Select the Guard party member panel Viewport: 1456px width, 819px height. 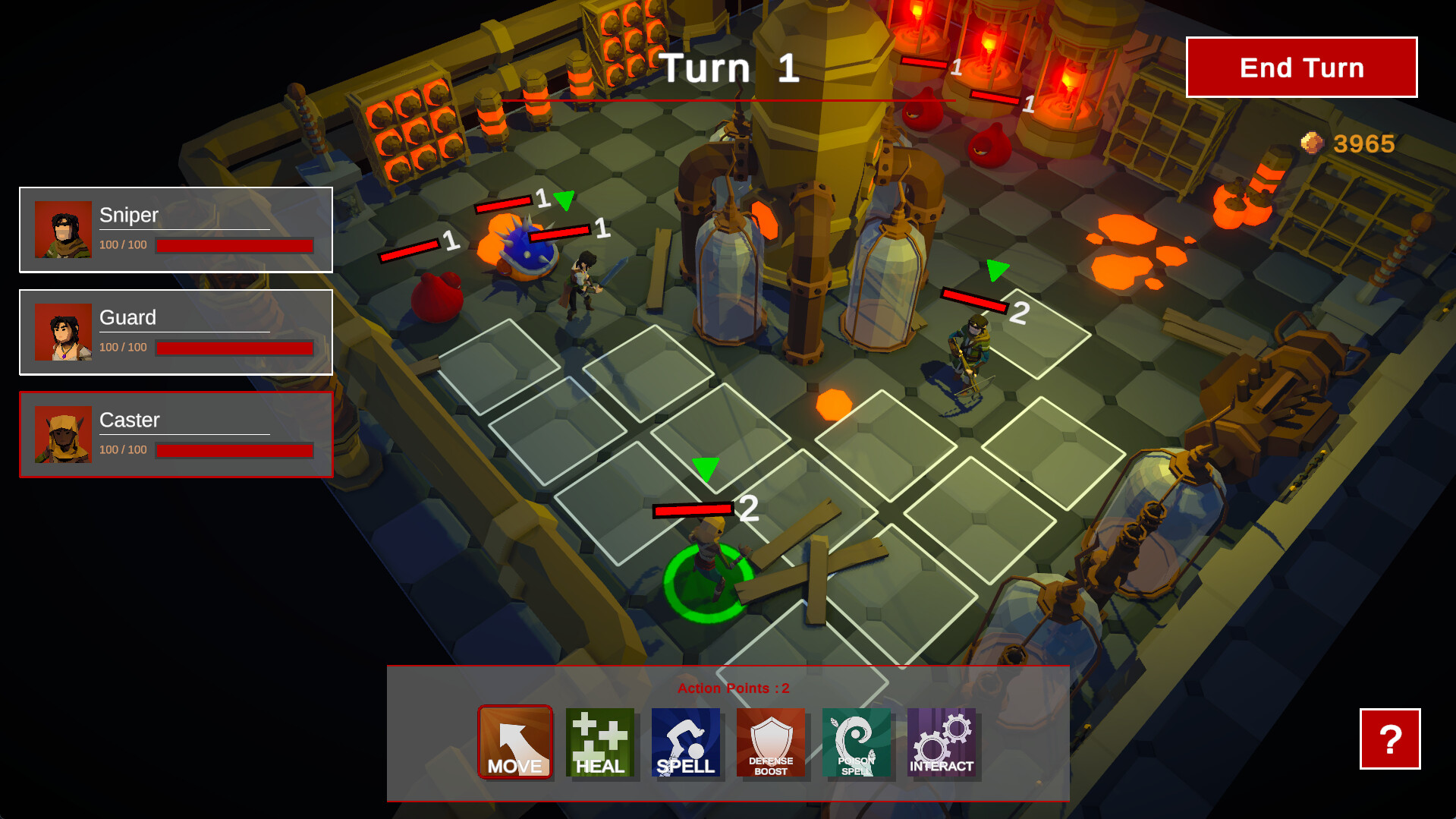[175, 332]
